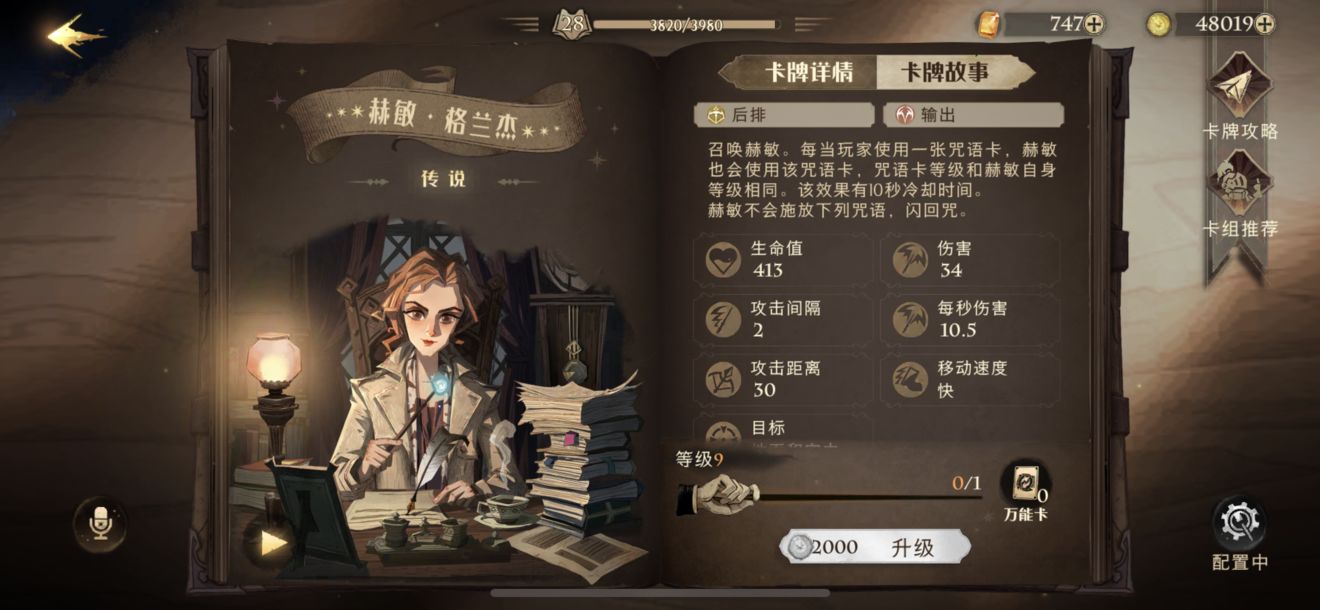Toggle the microphone voice button
The image size is (1320, 610).
point(100,522)
